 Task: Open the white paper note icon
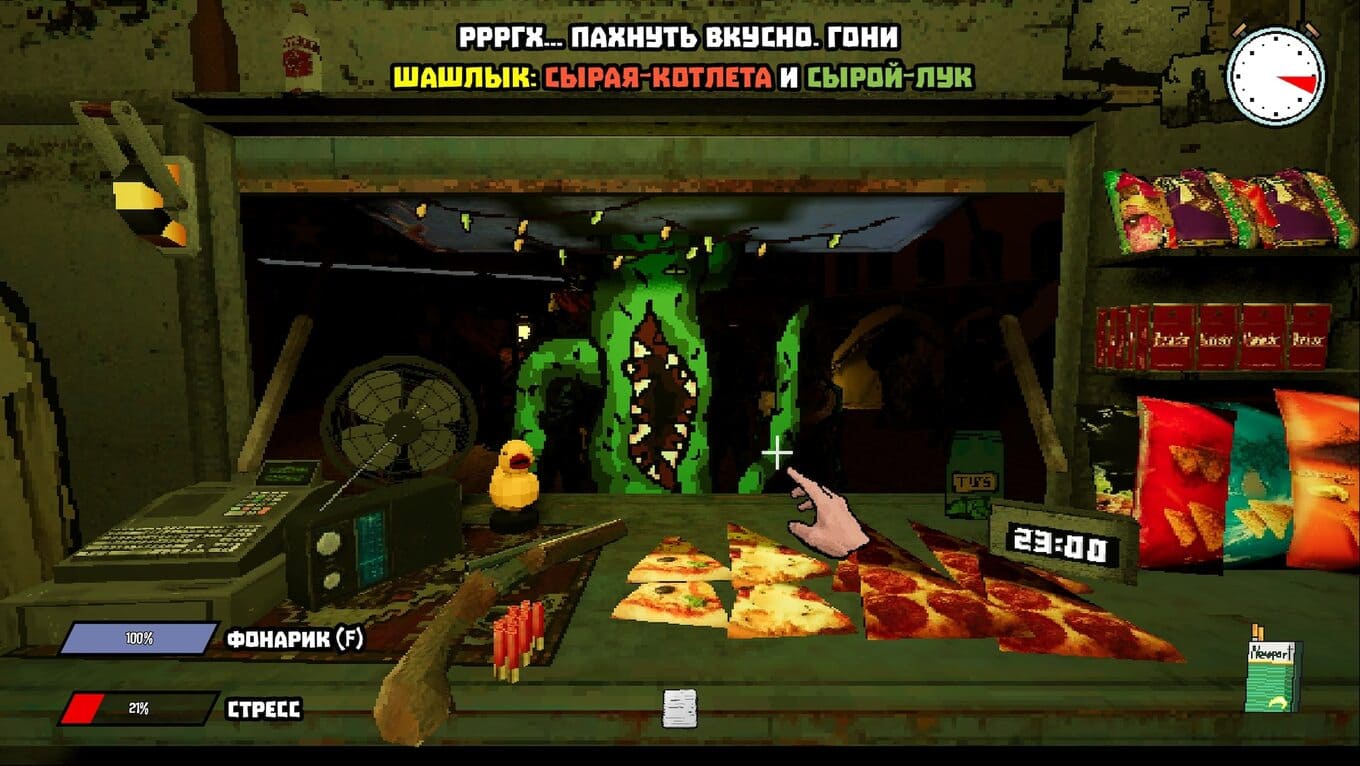(x=679, y=707)
